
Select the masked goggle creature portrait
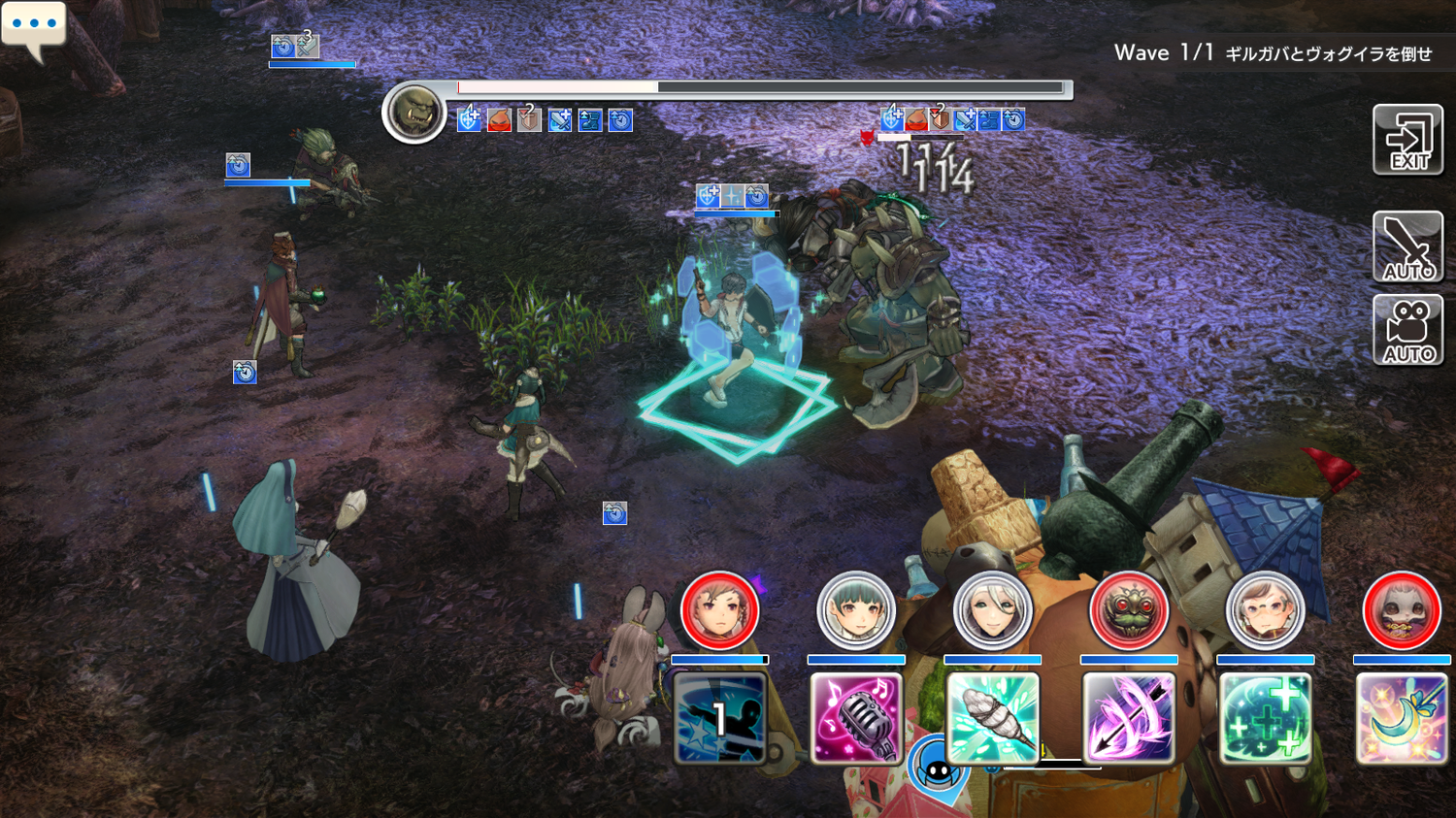pos(1129,611)
